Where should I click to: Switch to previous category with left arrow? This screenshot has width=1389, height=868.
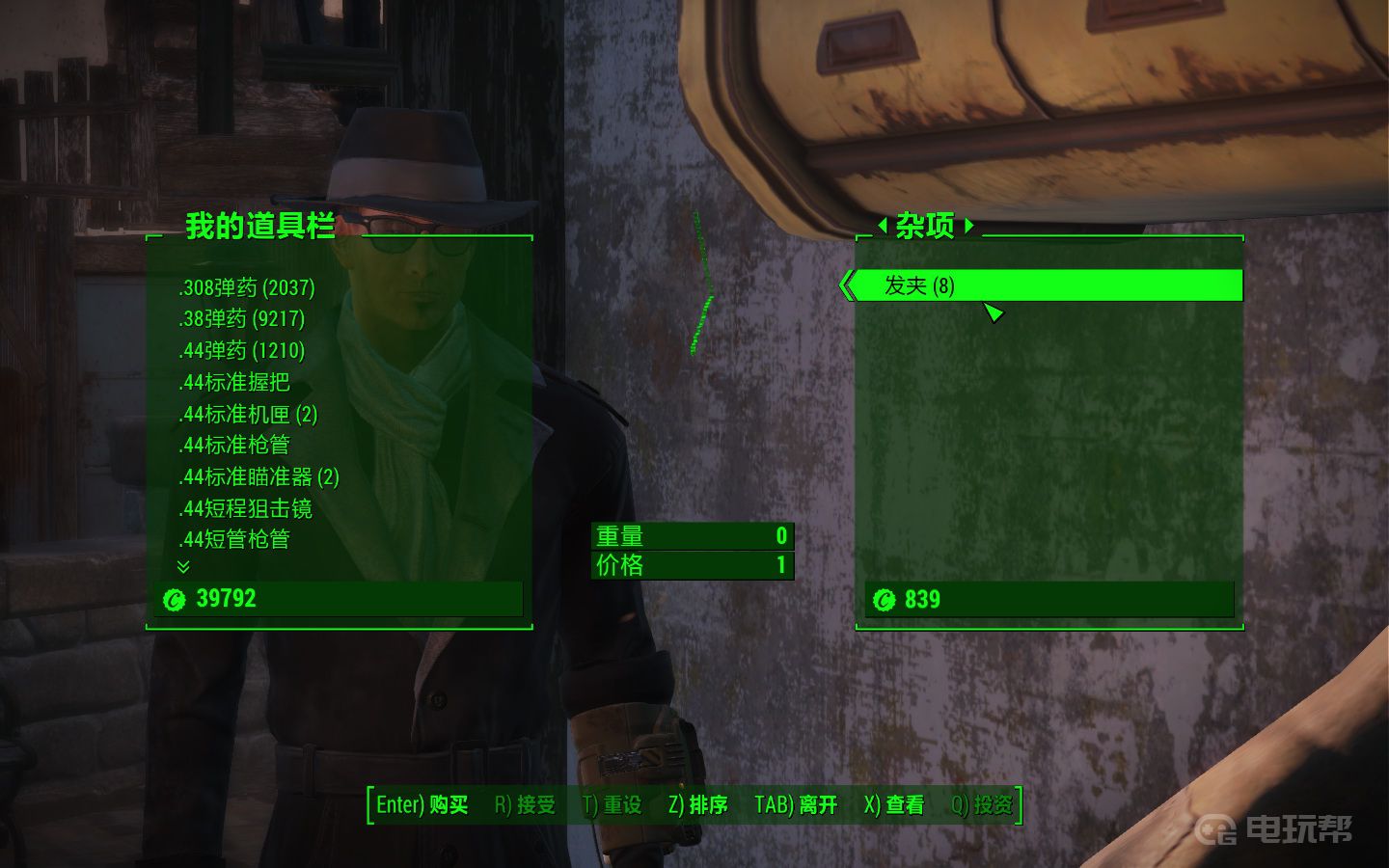882,226
